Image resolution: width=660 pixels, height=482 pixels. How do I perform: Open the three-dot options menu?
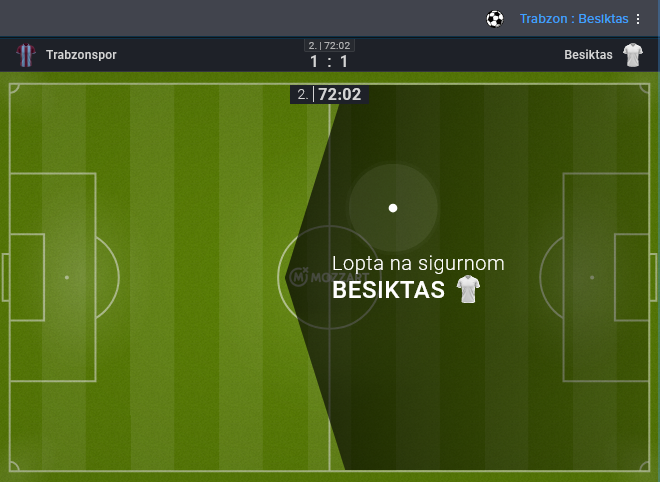point(638,19)
